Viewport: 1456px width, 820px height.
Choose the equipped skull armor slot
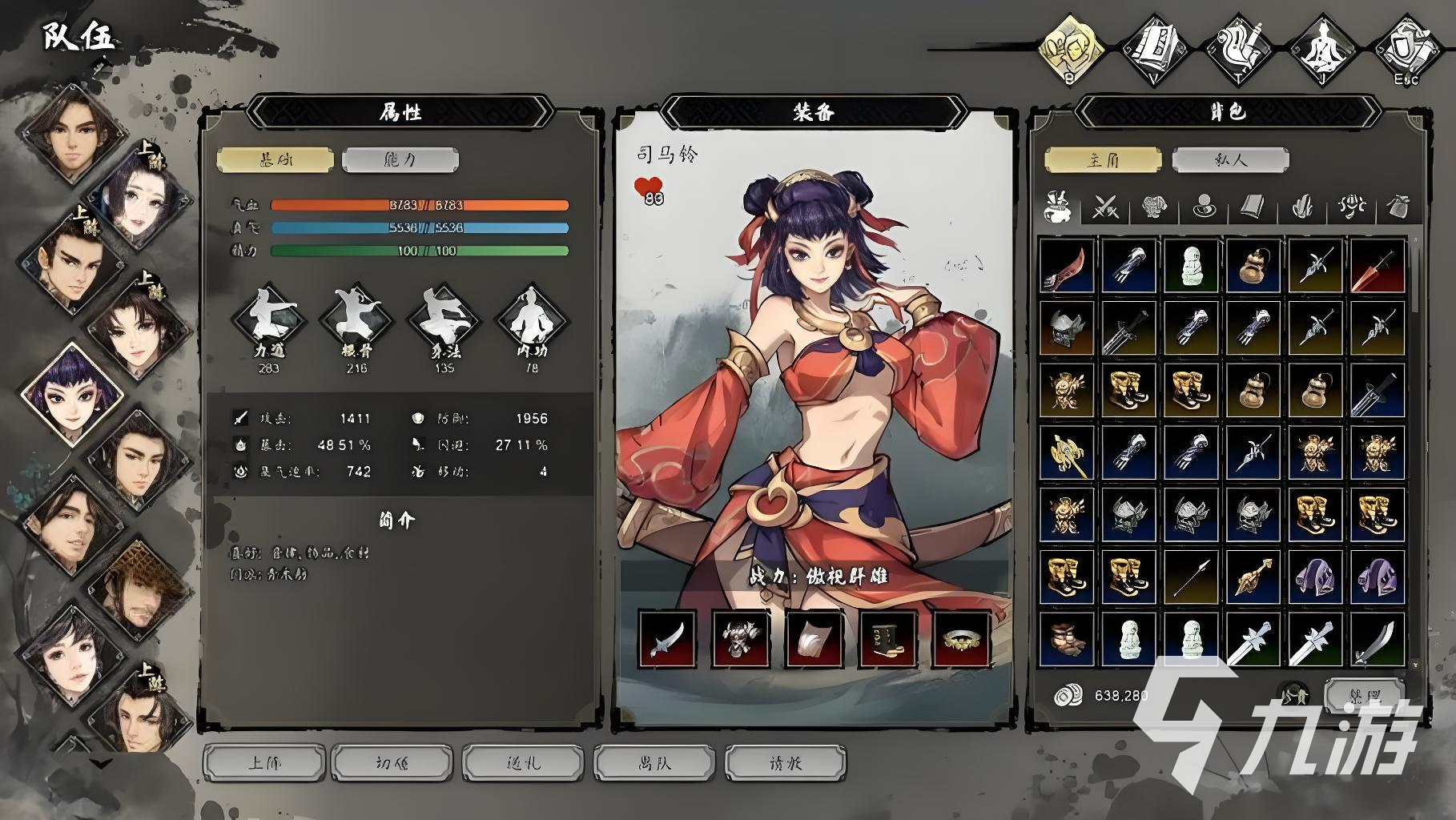click(x=741, y=638)
